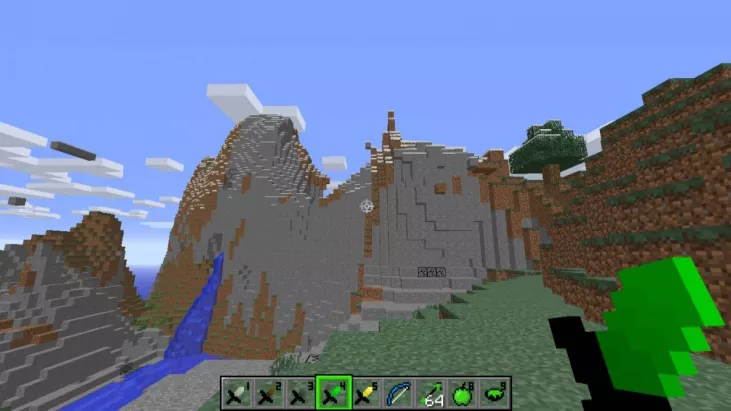Select the brown-bladed sword in slot 2
Screen dimensions: 731x411
point(267,393)
